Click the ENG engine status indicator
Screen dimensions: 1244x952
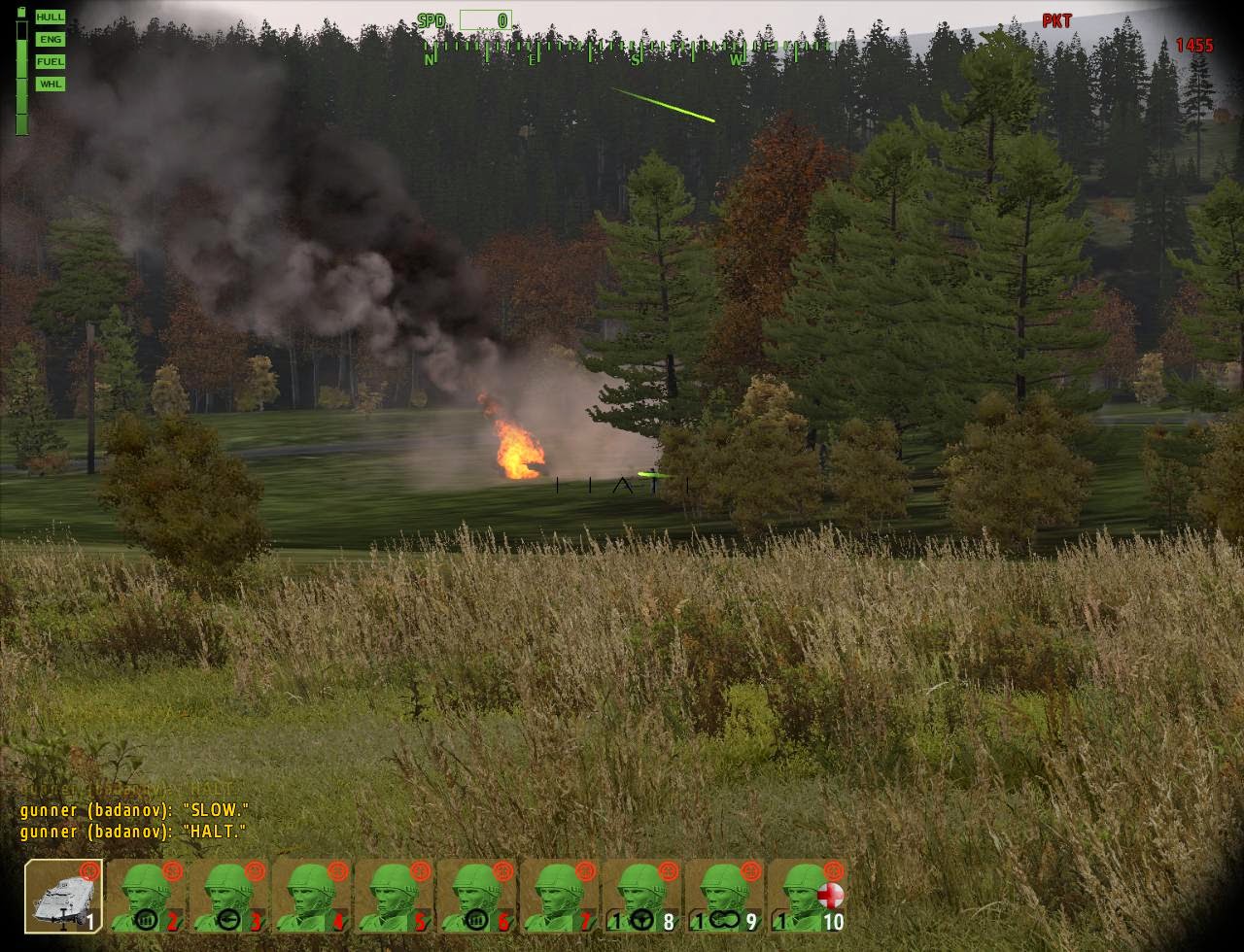pos(49,39)
